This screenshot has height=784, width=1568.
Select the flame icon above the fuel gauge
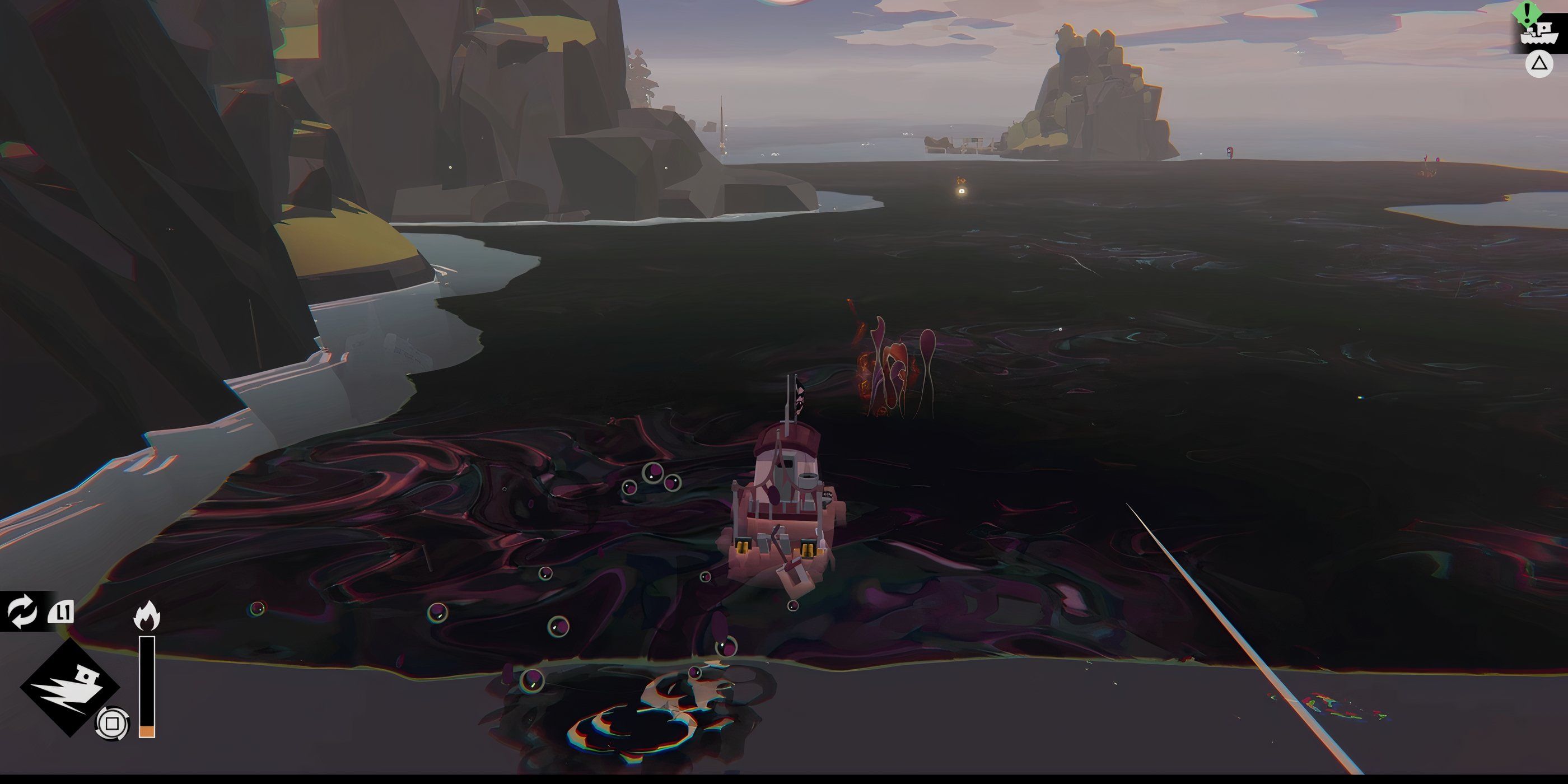pyautogui.click(x=147, y=614)
